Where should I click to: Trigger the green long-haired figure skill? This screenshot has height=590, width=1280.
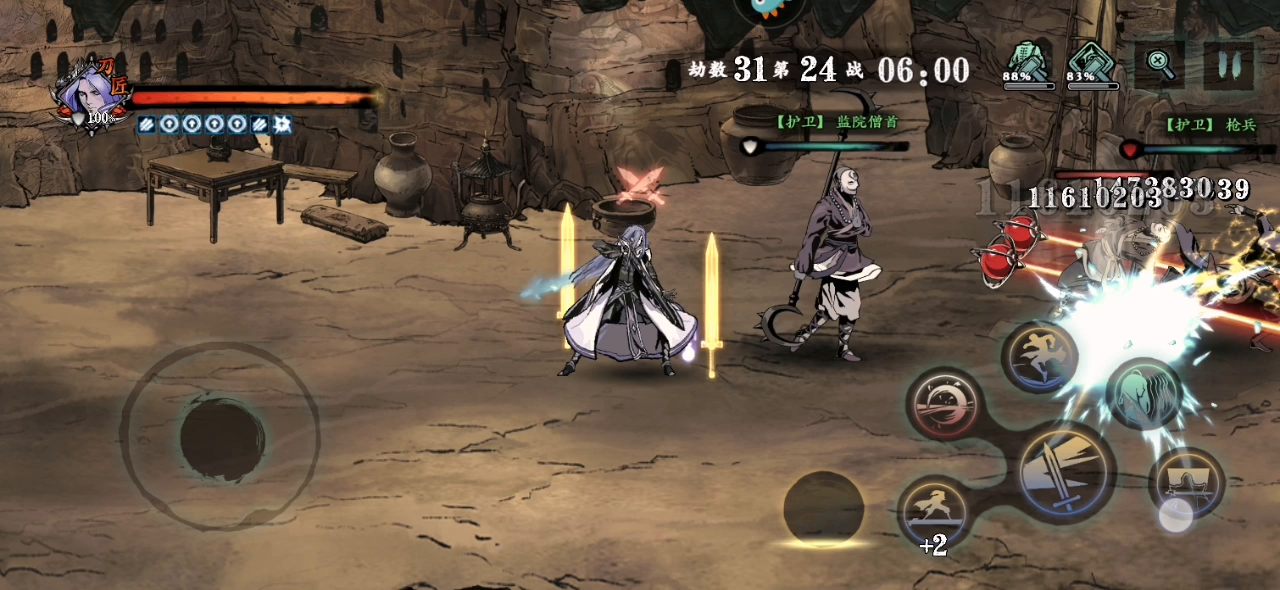click(x=1144, y=395)
